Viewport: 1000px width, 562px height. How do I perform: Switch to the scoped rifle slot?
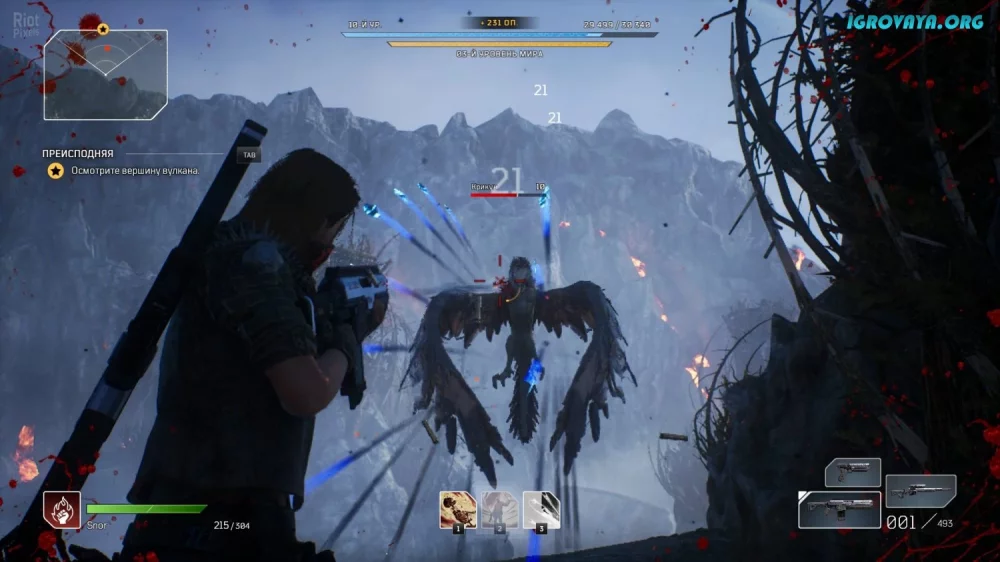[x=920, y=490]
